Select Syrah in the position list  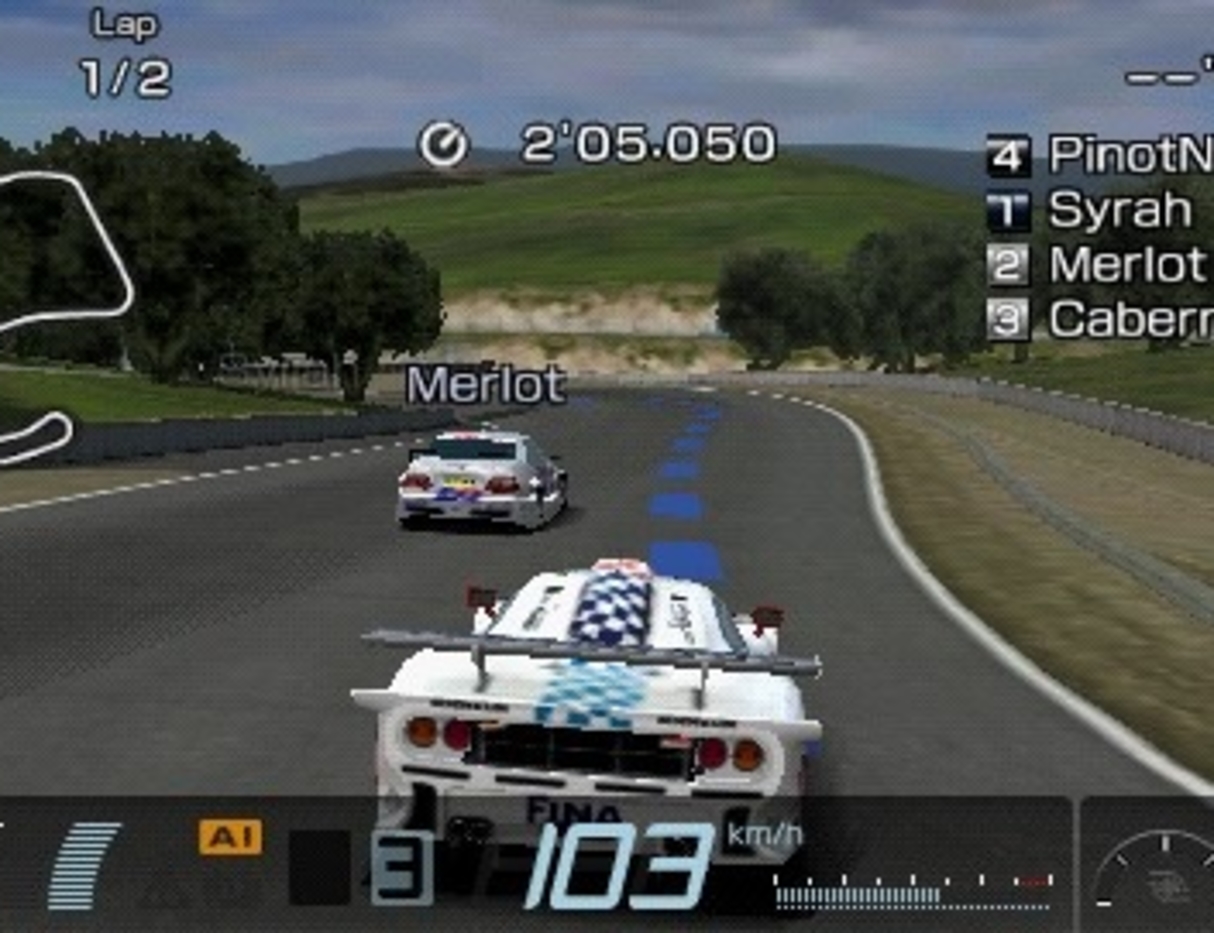[1090, 210]
